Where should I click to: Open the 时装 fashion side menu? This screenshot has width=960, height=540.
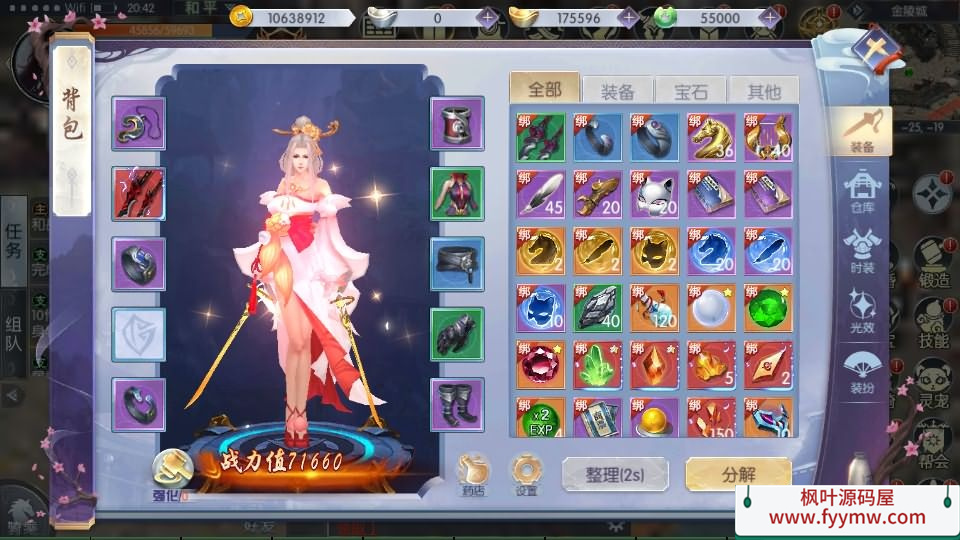862,248
